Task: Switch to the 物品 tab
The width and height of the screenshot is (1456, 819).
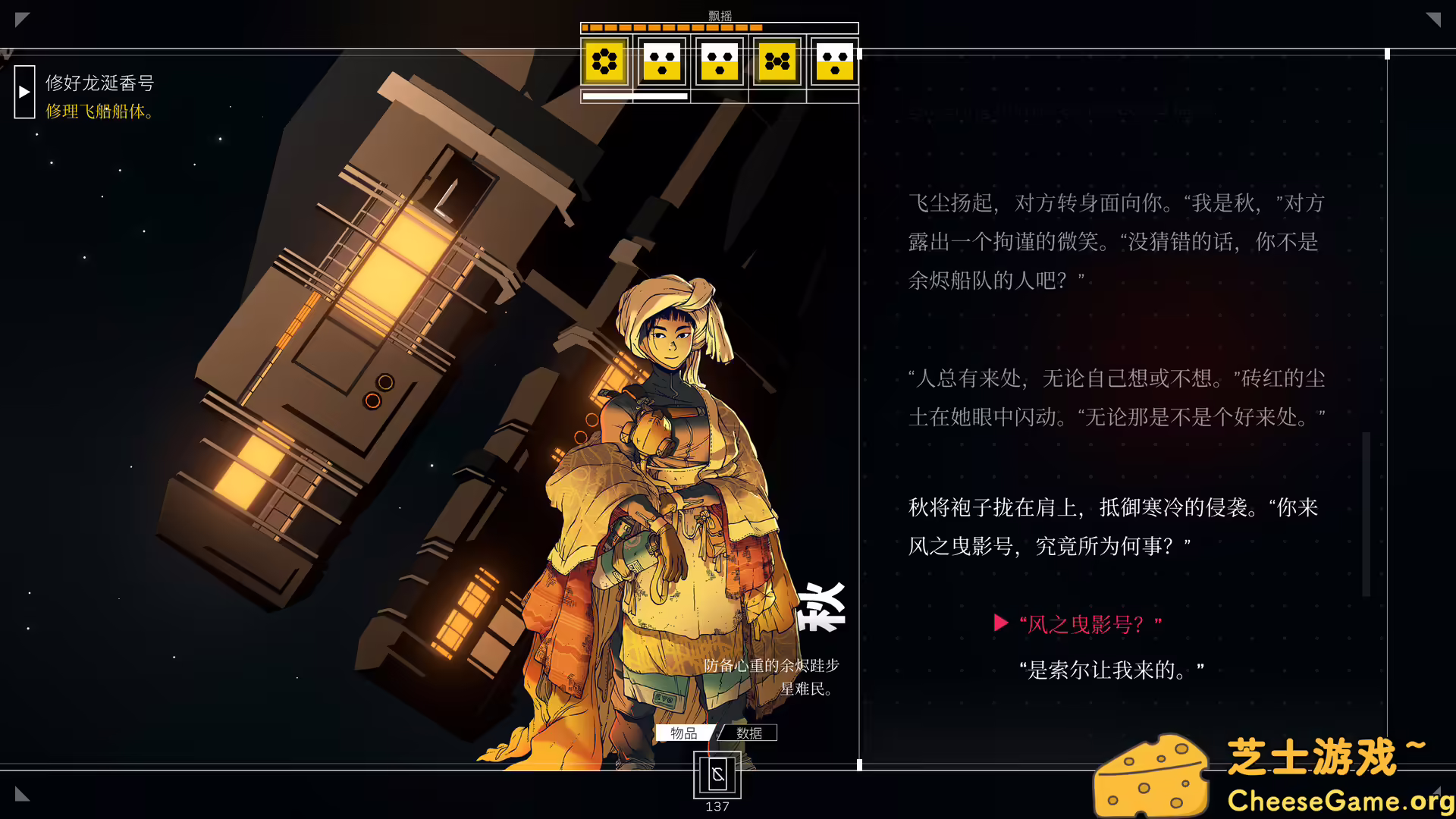Action: pyautogui.click(x=685, y=733)
